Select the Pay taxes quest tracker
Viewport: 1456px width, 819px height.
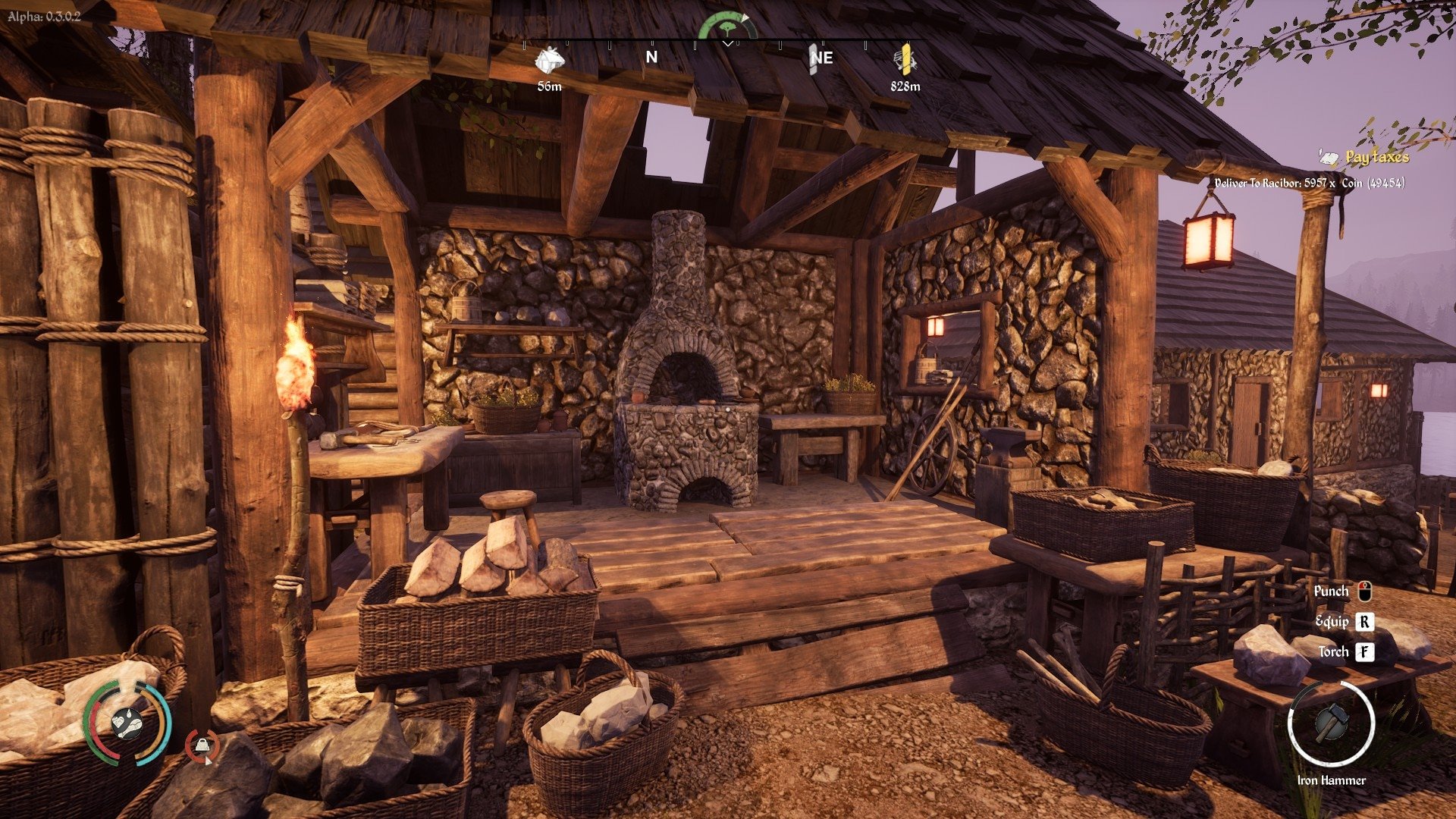(x=1376, y=158)
